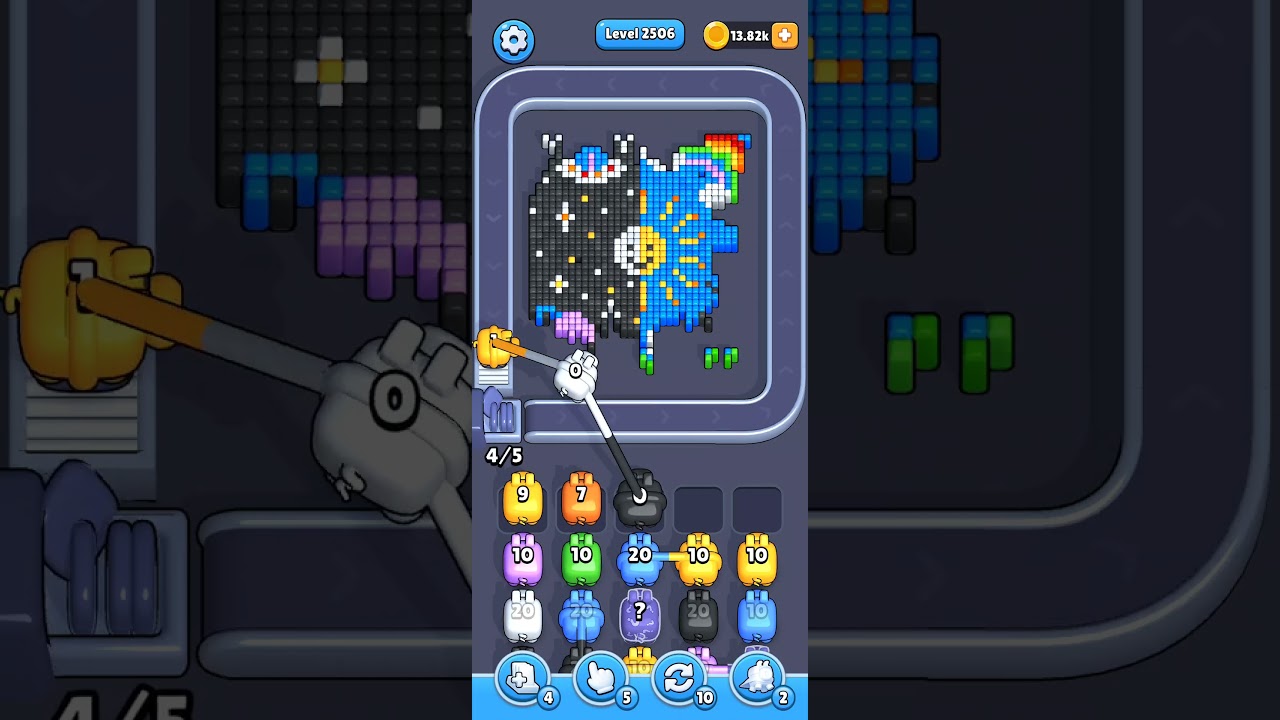
Task: Tap the black hooked peg in top row
Action: pos(640,498)
